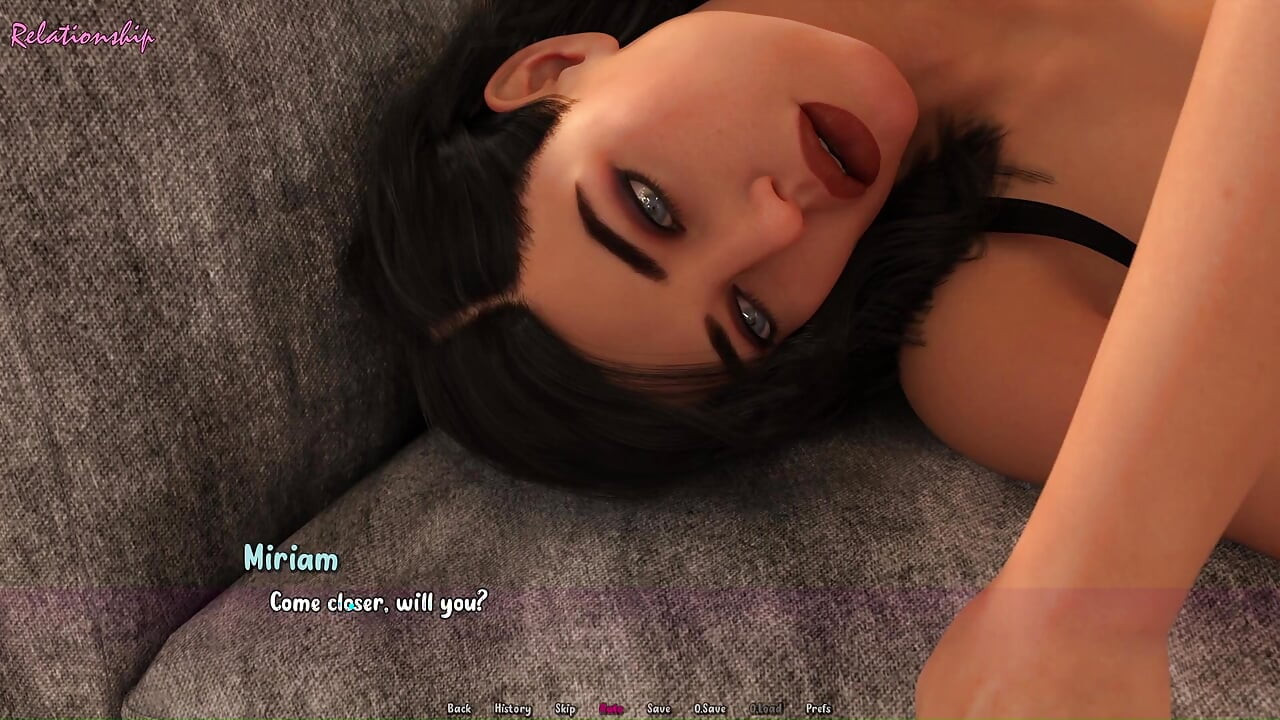Choose Prefs from the bottom quick menu

[817, 708]
